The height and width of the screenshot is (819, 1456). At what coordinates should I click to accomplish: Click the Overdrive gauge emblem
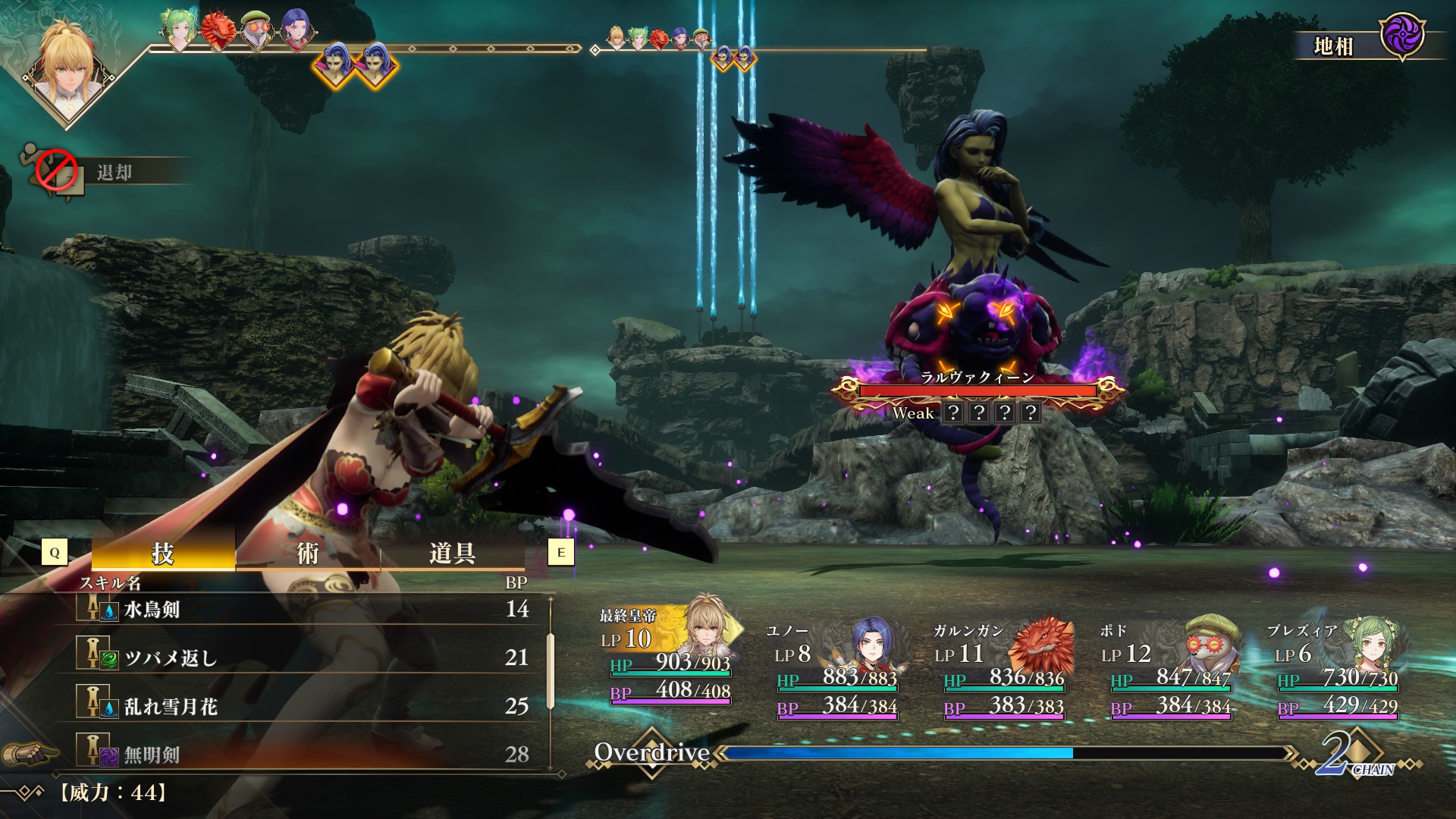[x=652, y=753]
